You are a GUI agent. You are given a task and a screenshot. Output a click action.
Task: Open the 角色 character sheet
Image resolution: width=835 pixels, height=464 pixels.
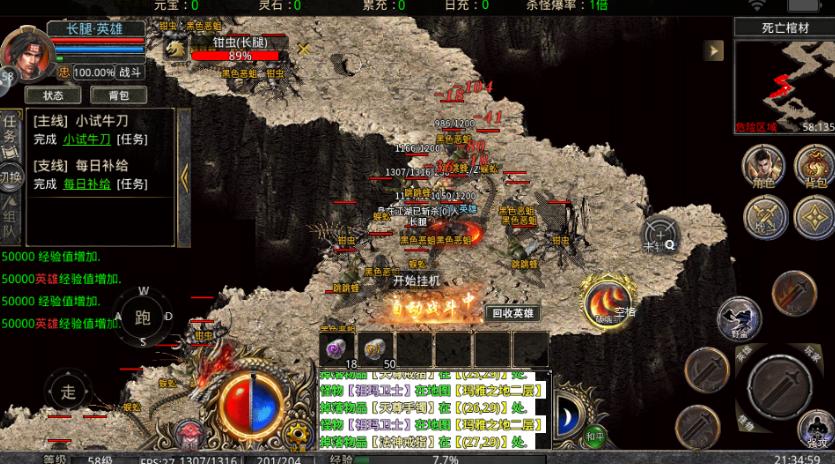763,167
